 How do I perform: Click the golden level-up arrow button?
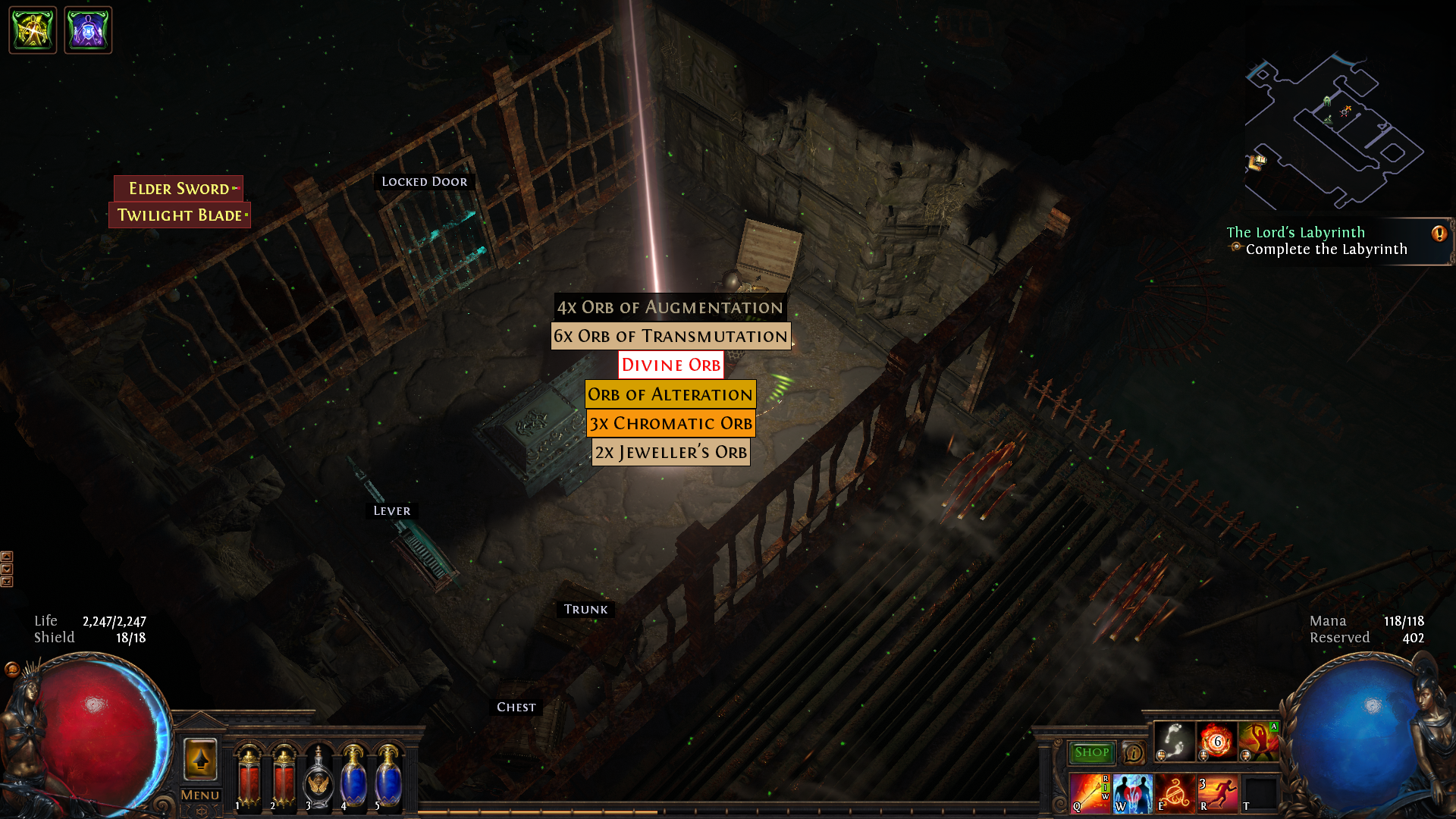(200, 759)
